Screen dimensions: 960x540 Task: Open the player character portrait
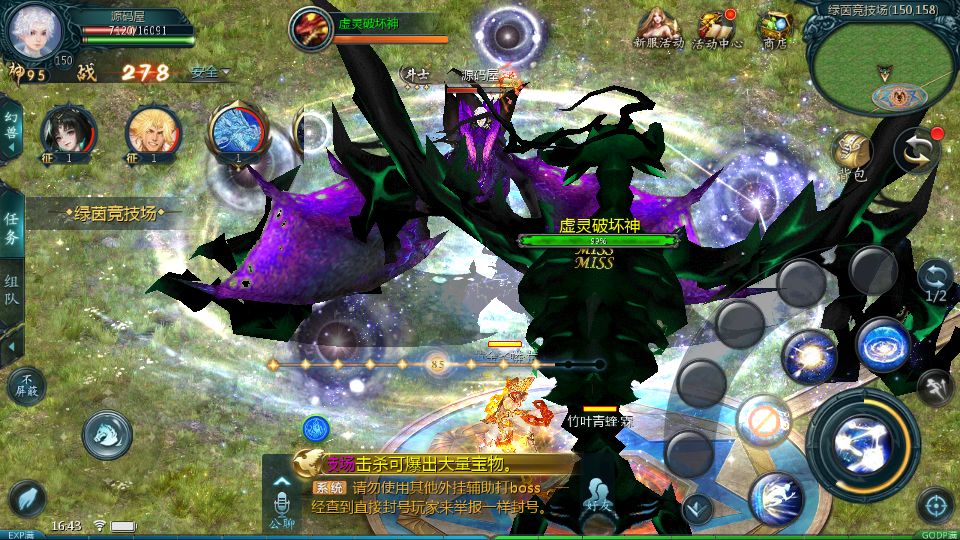pos(35,30)
